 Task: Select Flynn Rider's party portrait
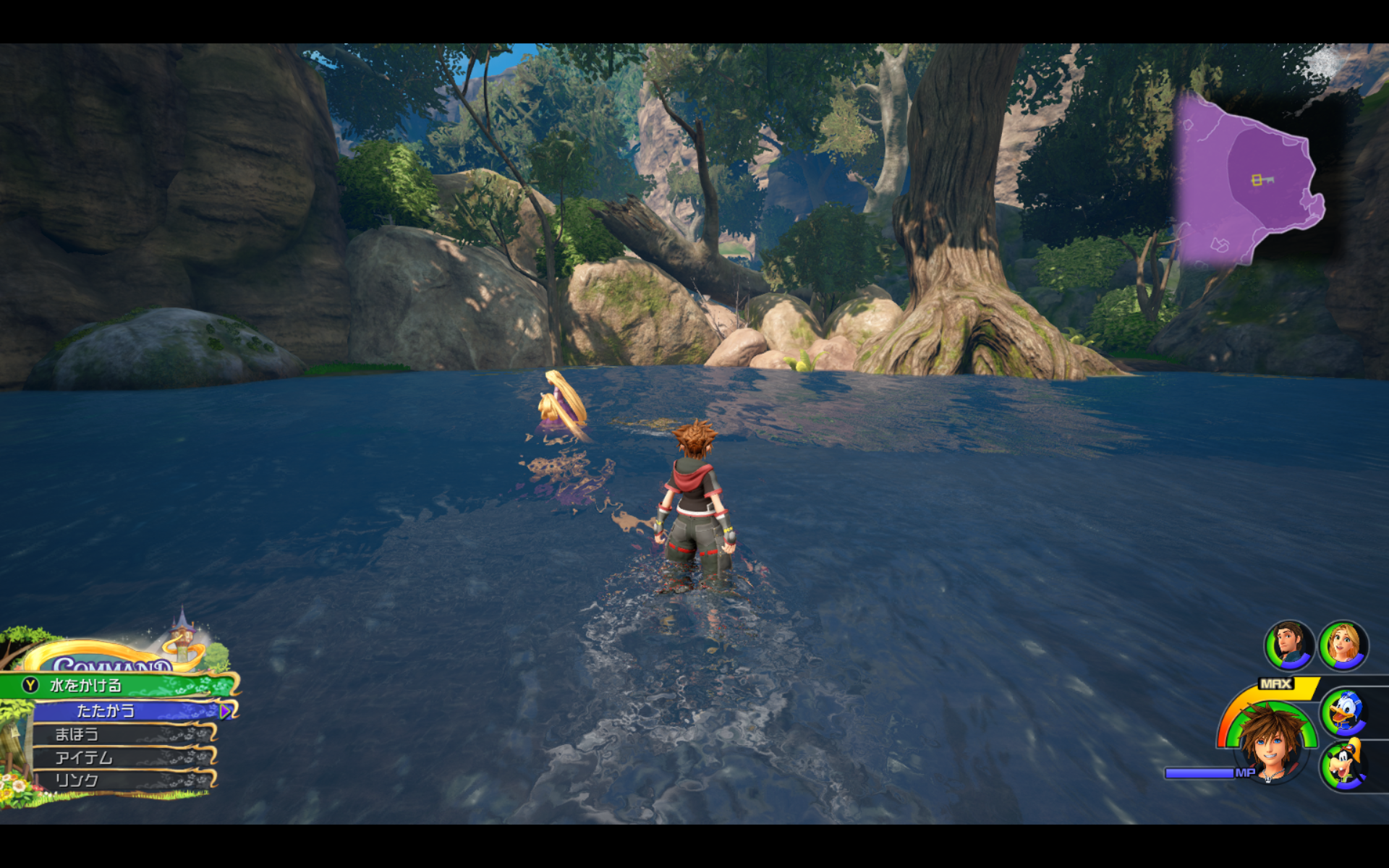click(x=1288, y=644)
